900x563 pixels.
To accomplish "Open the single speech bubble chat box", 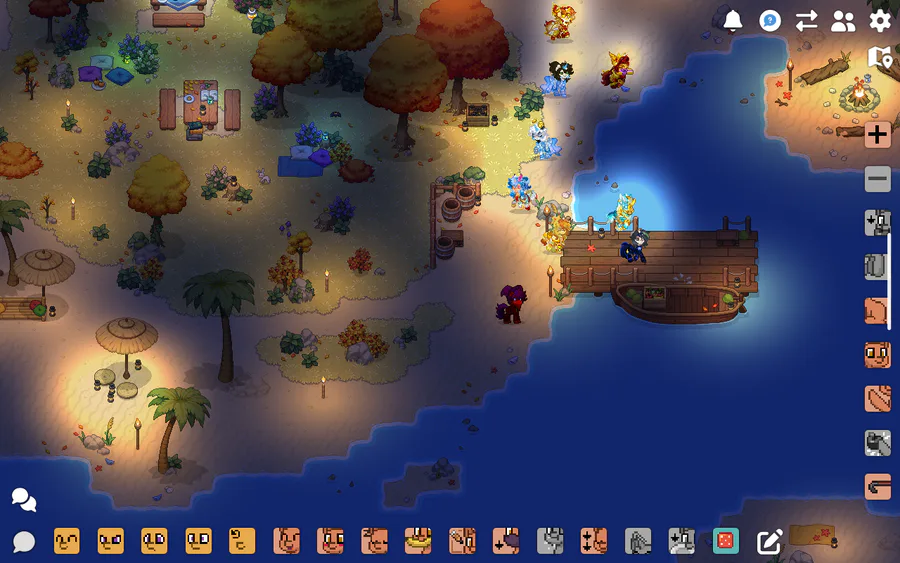I will pos(24,542).
